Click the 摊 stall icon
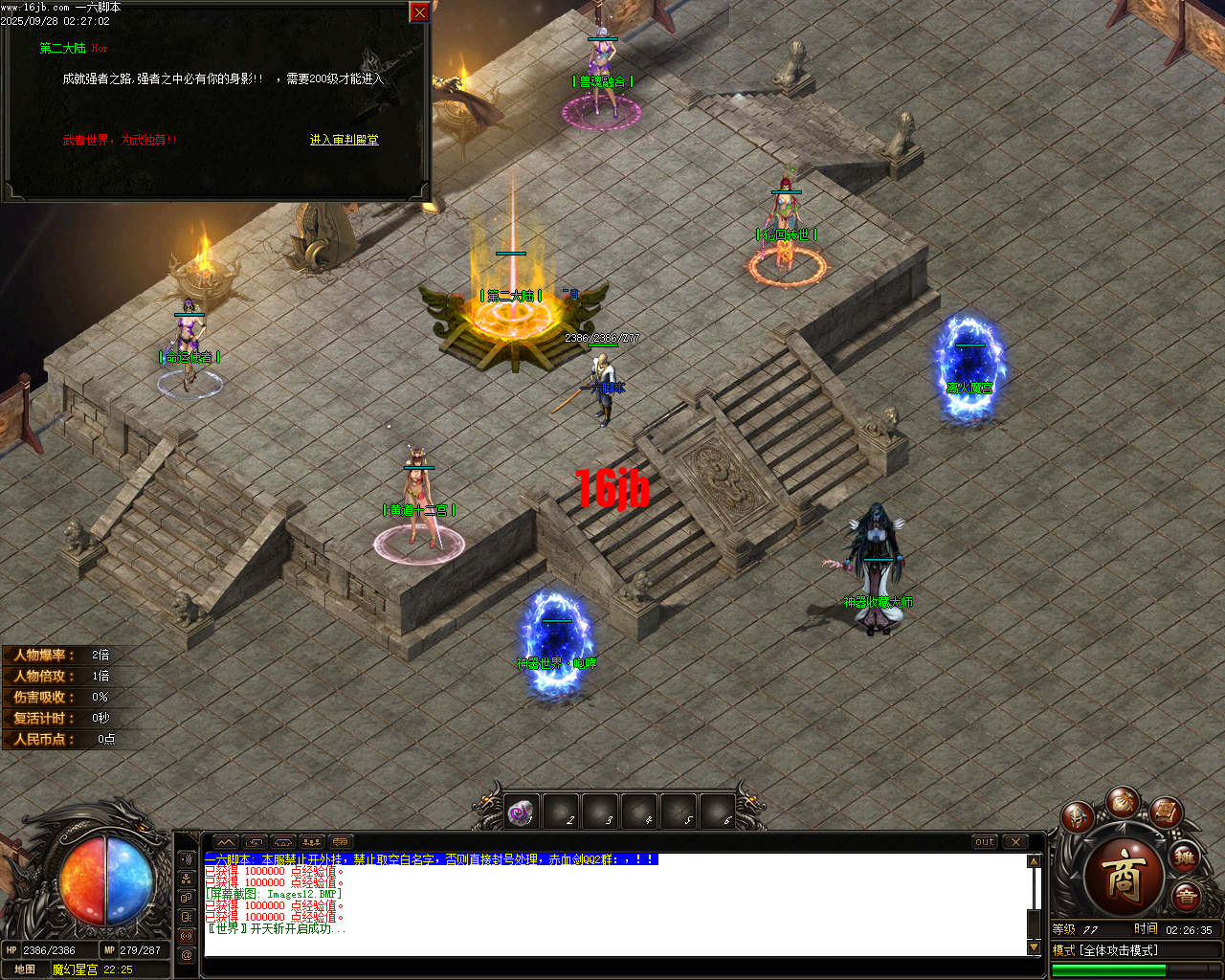The width and height of the screenshot is (1225, 980). pyautogui.click(x=1185, y=857)
